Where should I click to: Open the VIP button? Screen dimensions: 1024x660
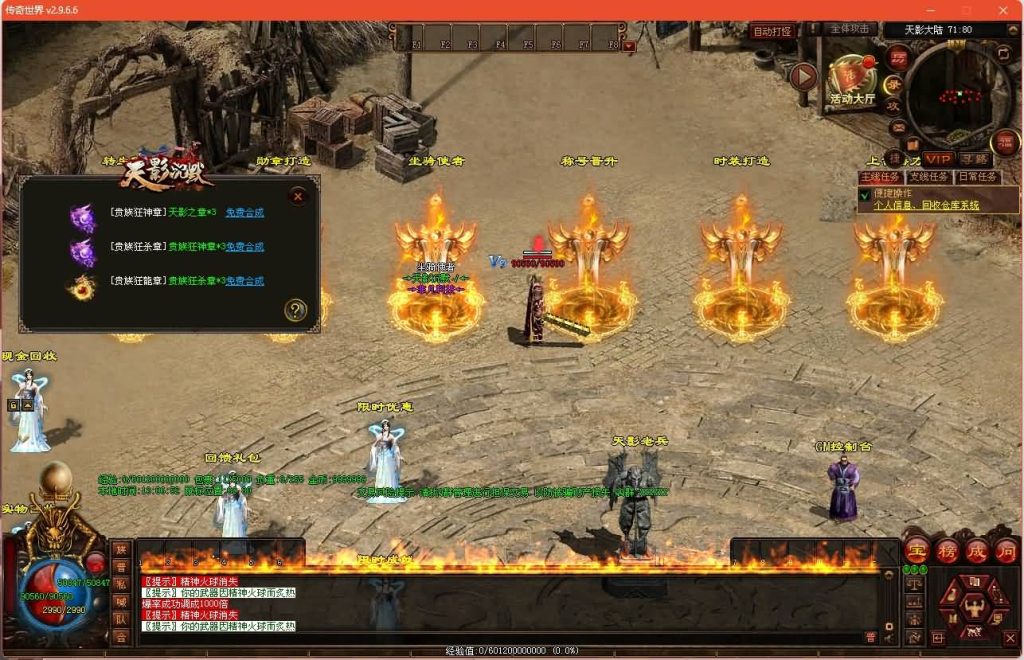coord(938,159)
